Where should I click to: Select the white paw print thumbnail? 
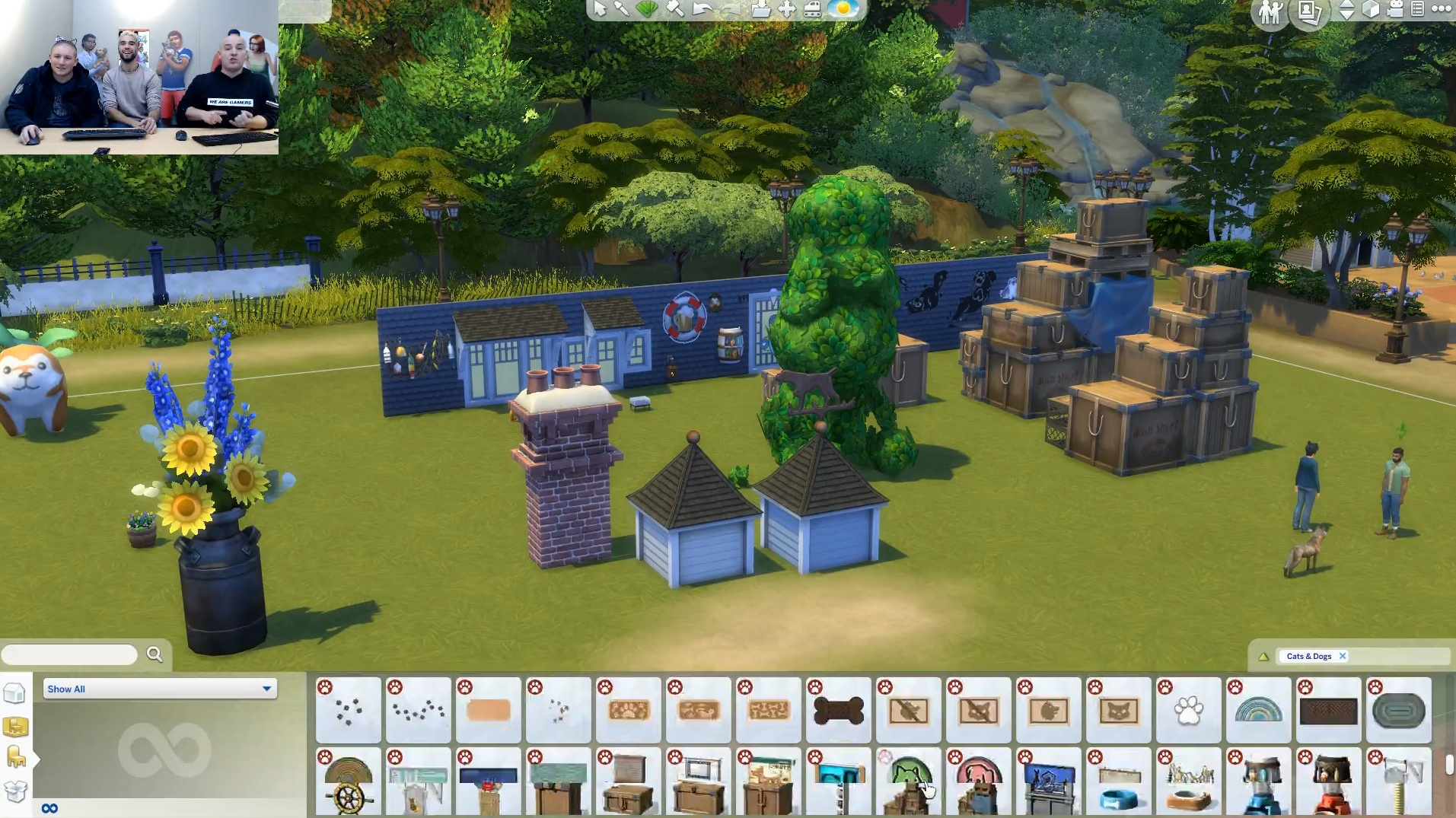[1188, 711]
